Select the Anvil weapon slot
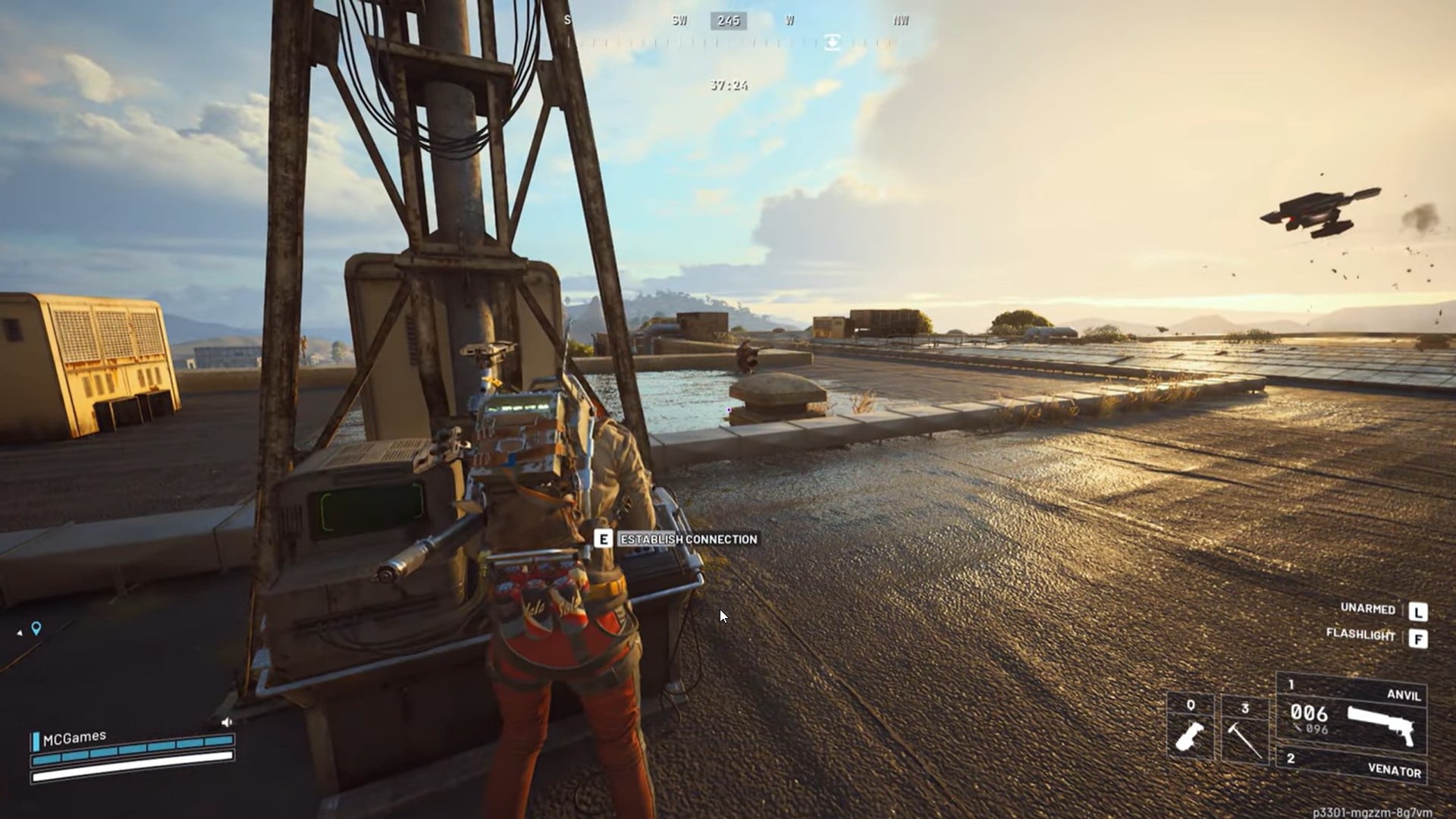Screen dimensions: 1456x819 tap(1351, 711)
